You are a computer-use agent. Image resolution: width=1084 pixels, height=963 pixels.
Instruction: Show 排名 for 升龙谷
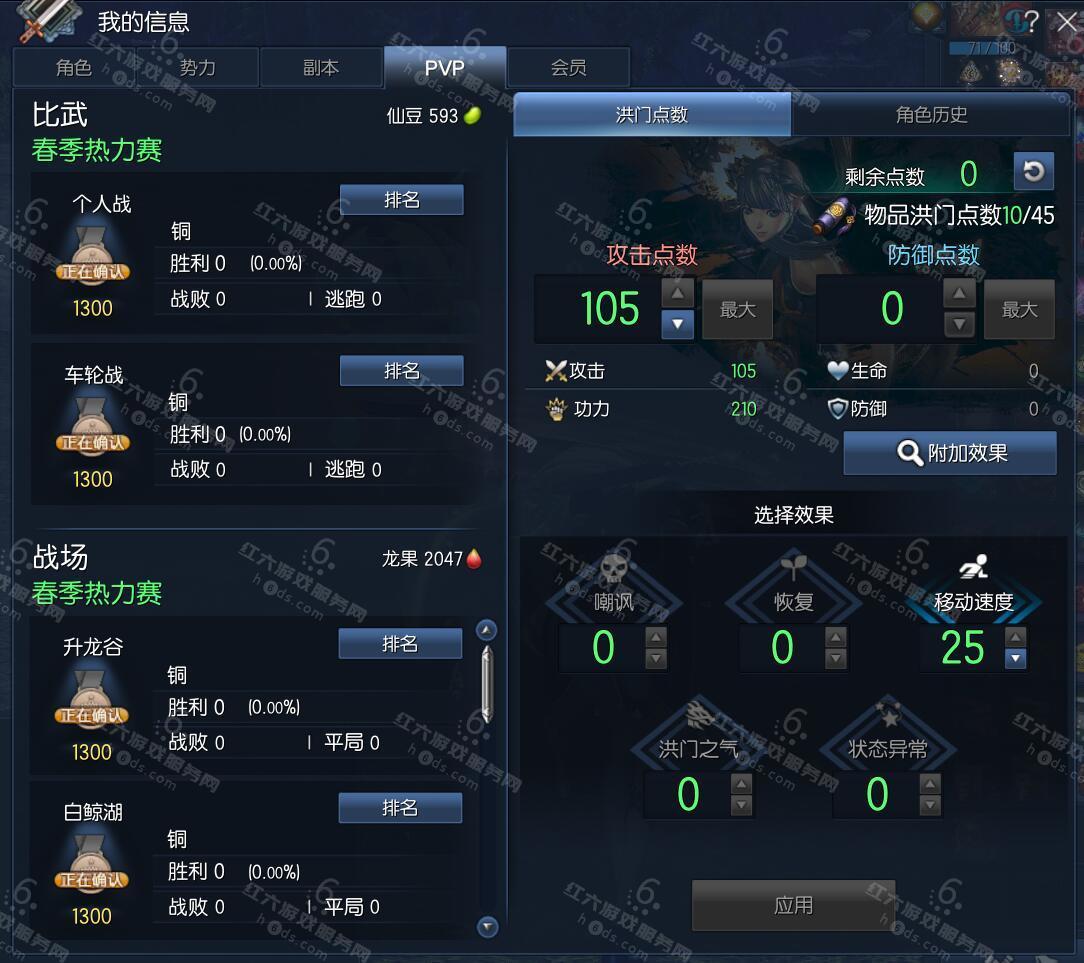point(400,644)
